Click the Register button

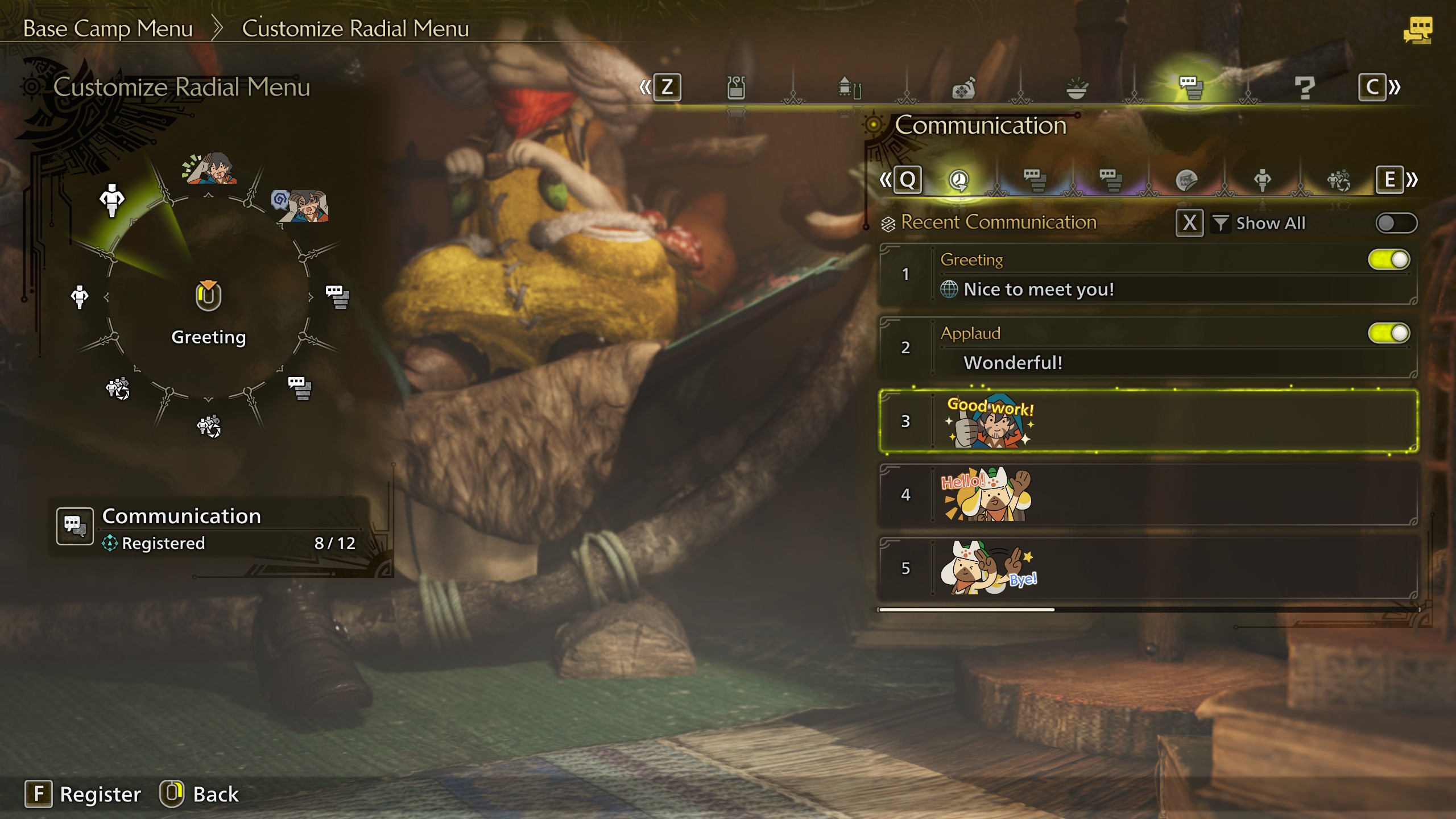pyautogui.click(x=83, y=794)
